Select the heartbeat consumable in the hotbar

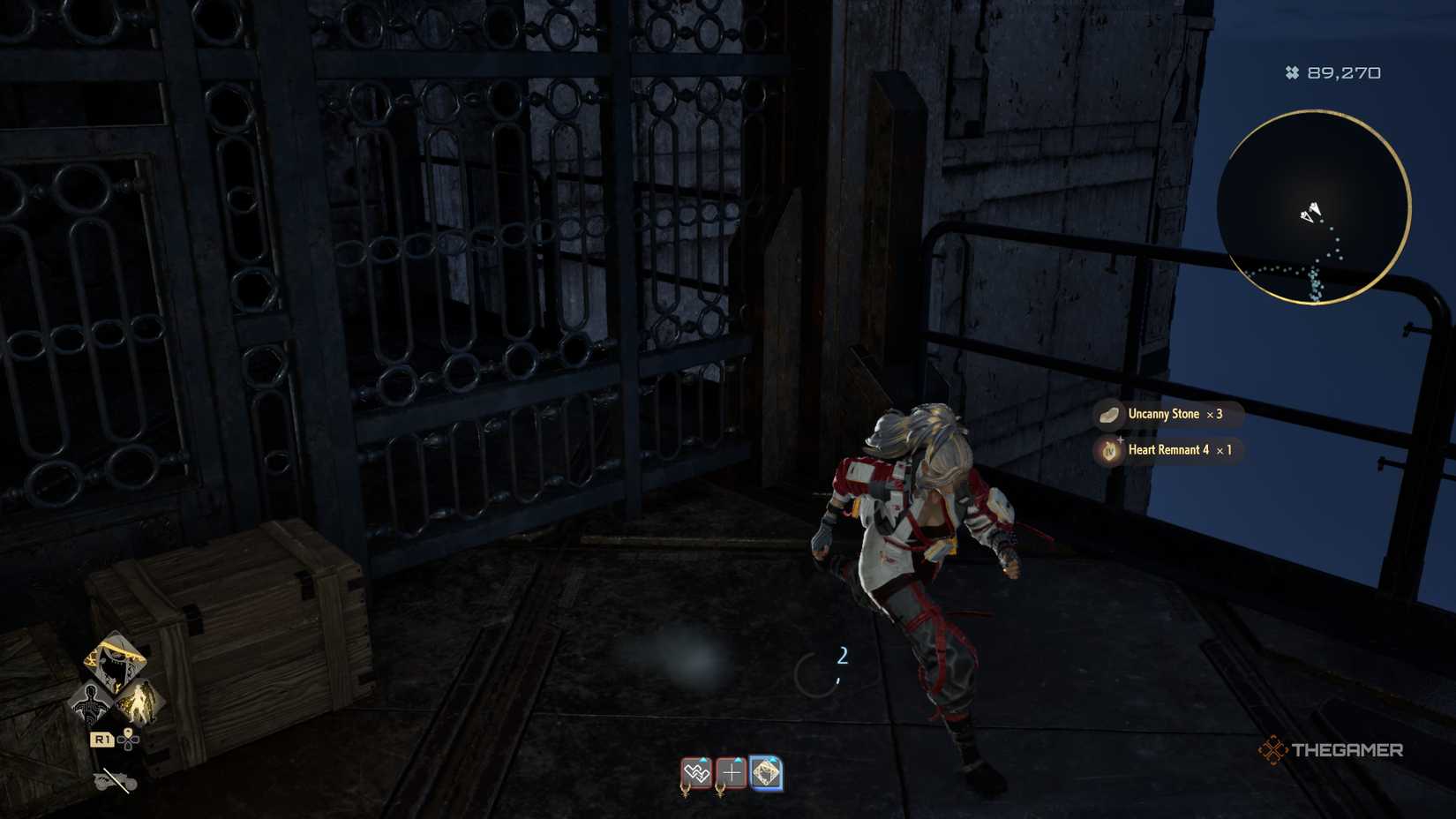click(x=697, y=772)
